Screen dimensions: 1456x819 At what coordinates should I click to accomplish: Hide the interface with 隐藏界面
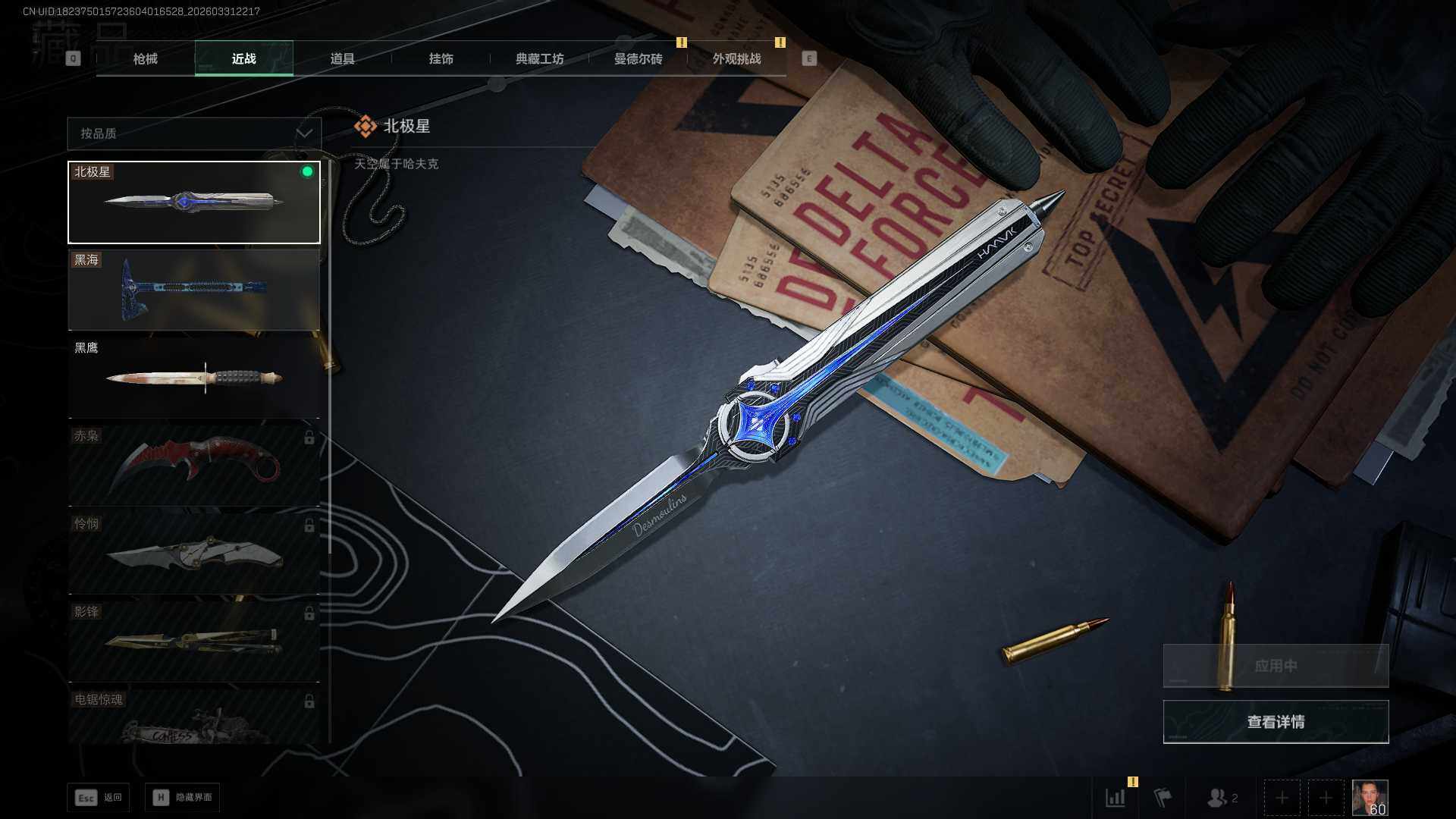click(x=183, y=798)
